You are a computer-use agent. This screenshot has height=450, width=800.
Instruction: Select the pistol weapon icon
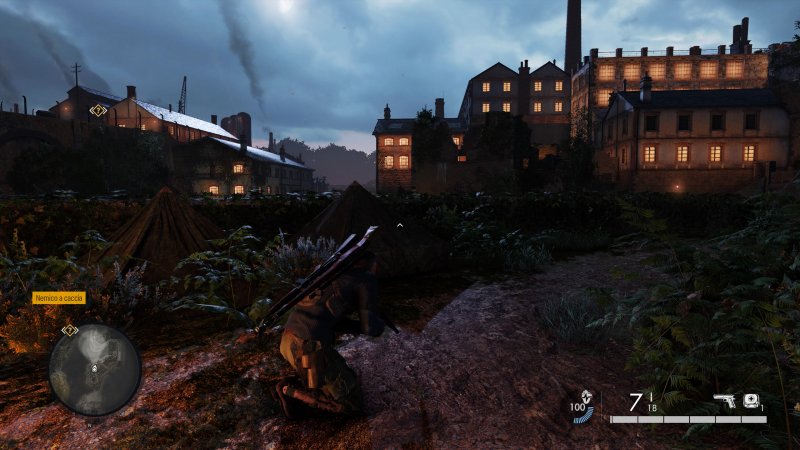[x=723, y=401]
